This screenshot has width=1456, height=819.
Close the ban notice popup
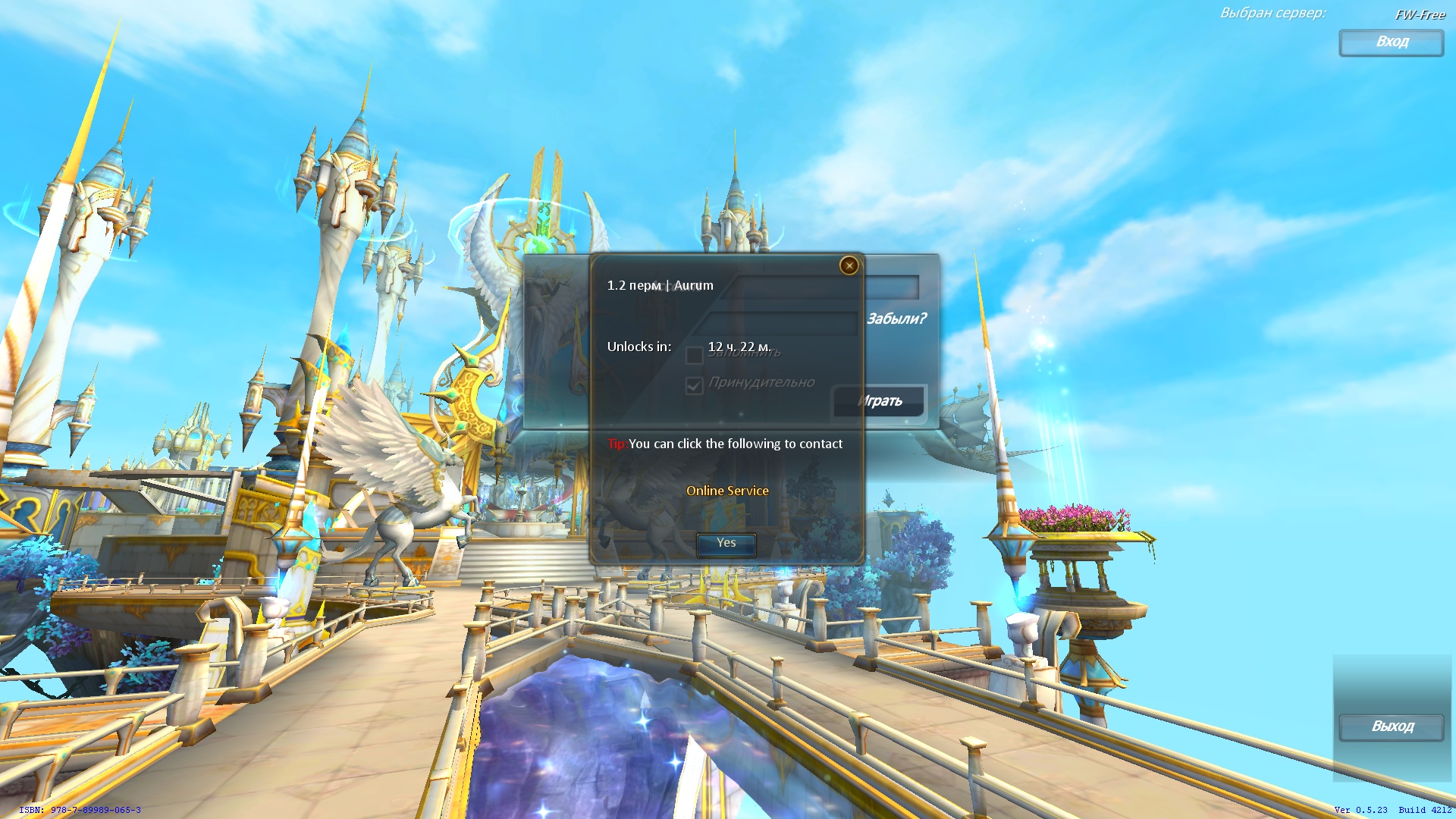coord(849,265)
